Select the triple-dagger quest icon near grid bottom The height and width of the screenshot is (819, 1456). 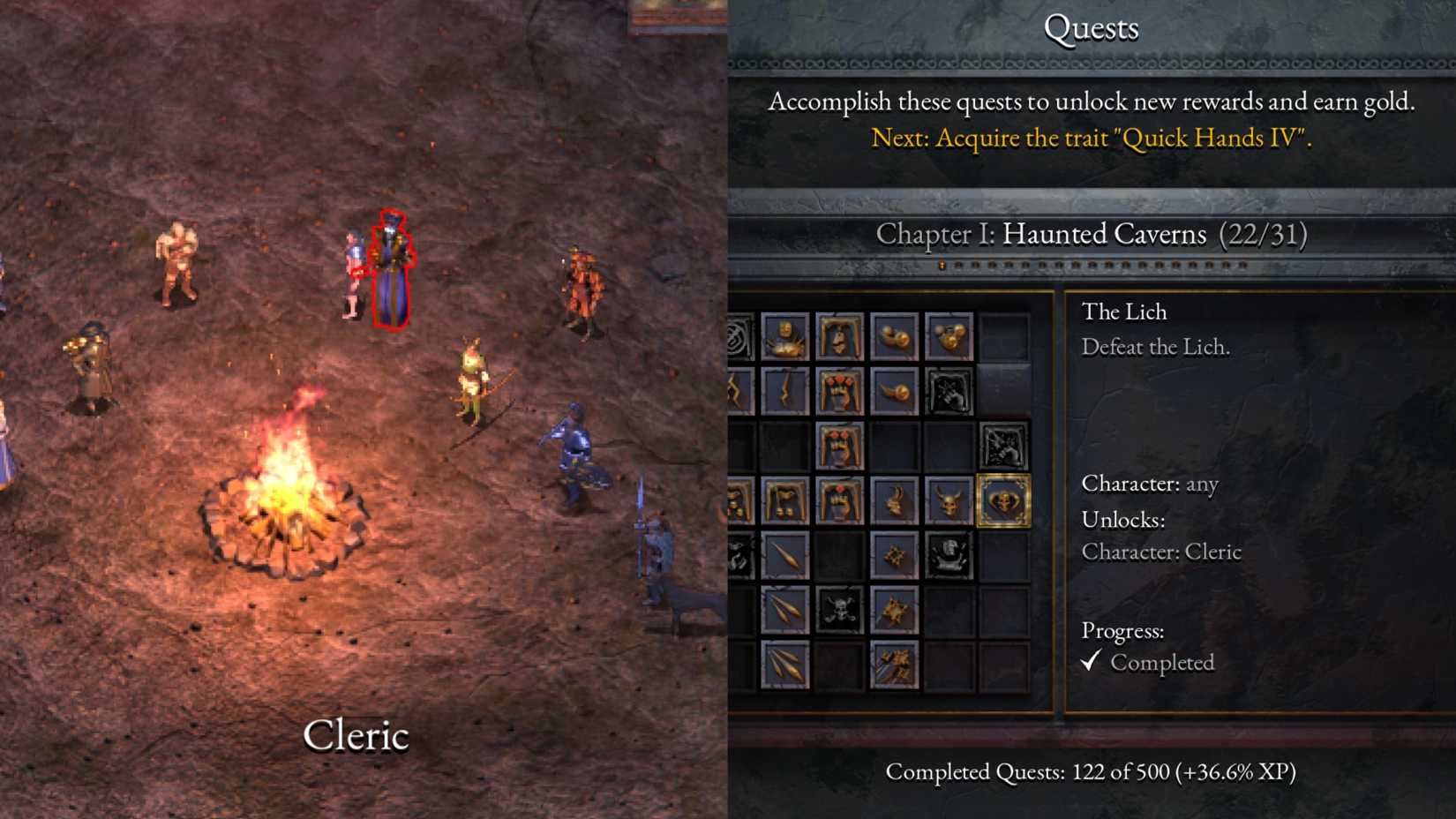pos(786,662)
